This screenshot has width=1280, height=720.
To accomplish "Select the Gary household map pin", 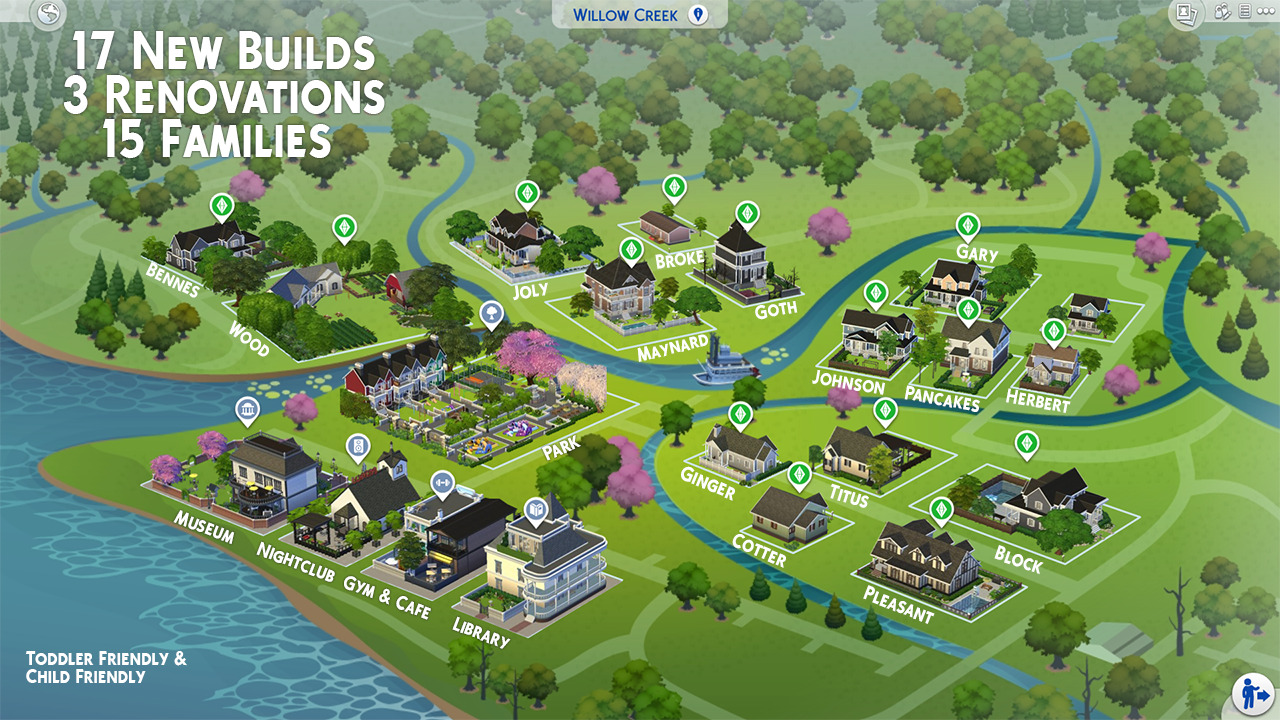I will (x=967, y=225).
